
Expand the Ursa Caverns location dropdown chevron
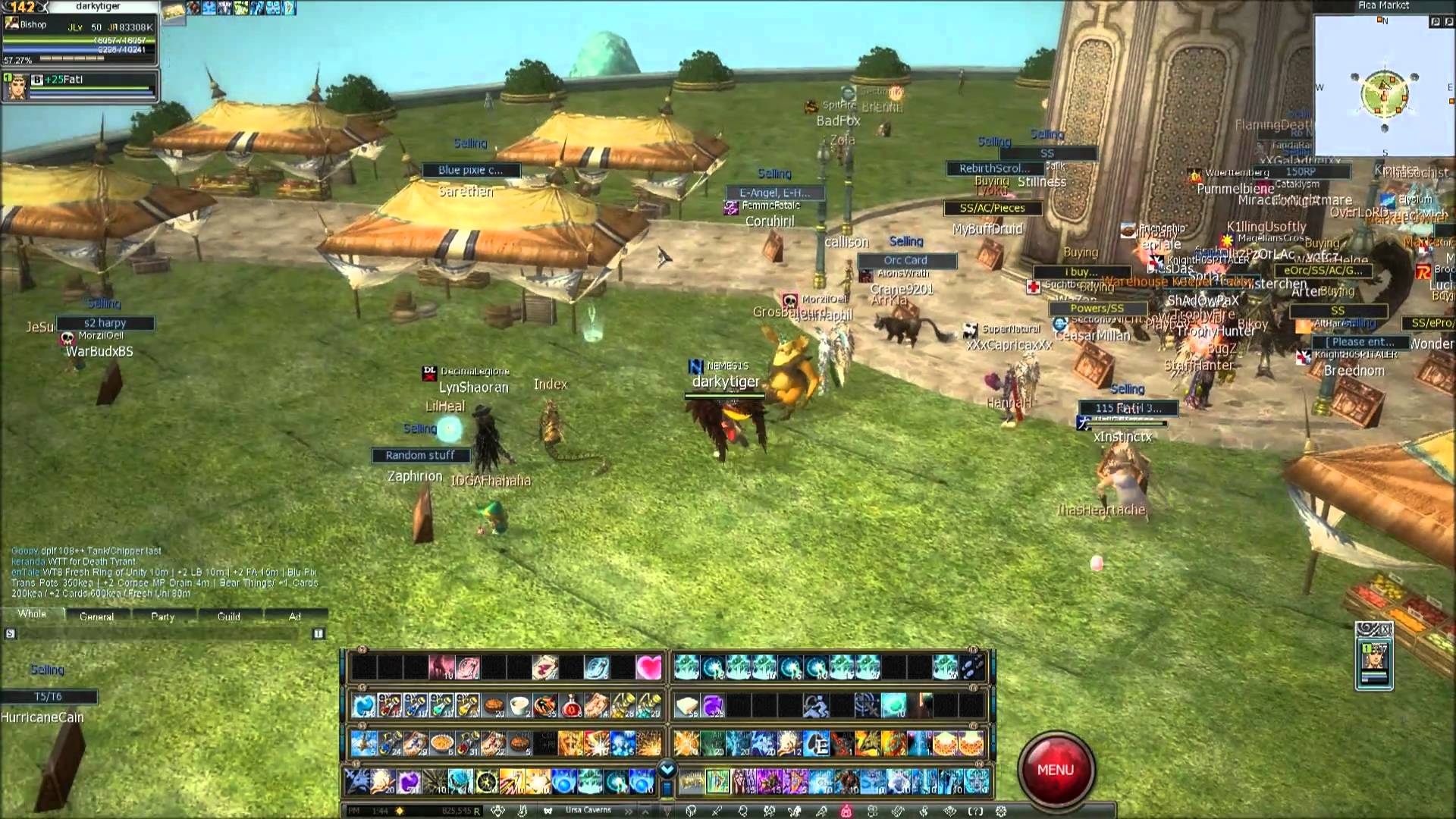[x=628, y=810]
